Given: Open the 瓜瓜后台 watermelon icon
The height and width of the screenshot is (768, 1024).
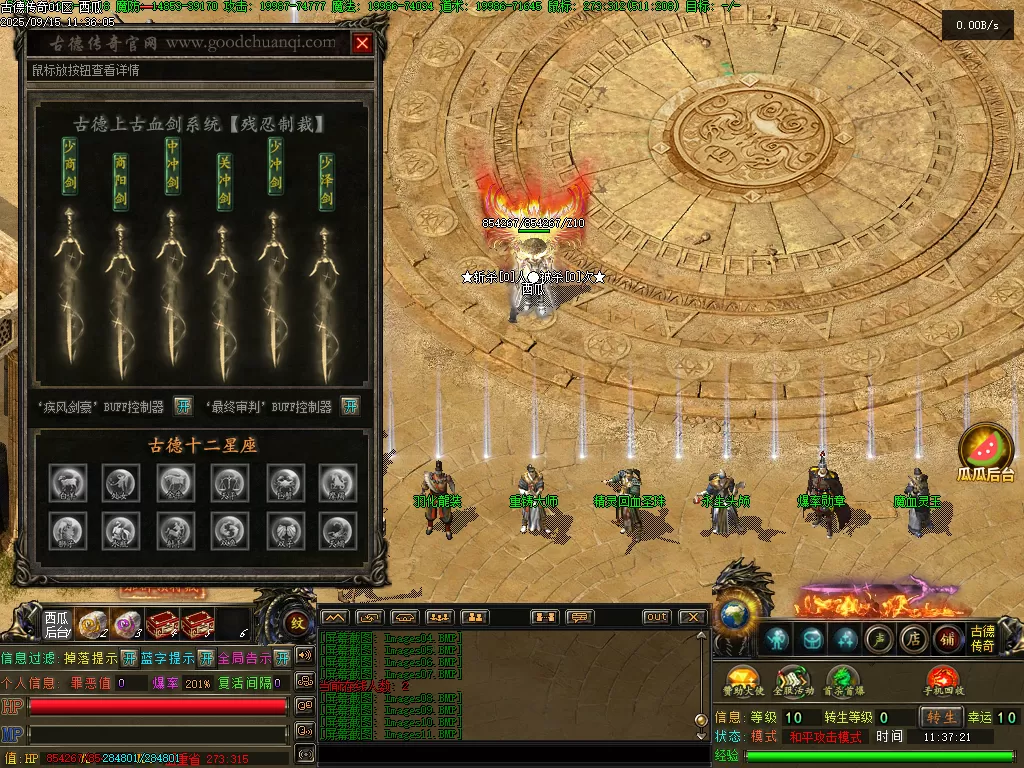Looking at the screenshot, I should coord(986,449).
